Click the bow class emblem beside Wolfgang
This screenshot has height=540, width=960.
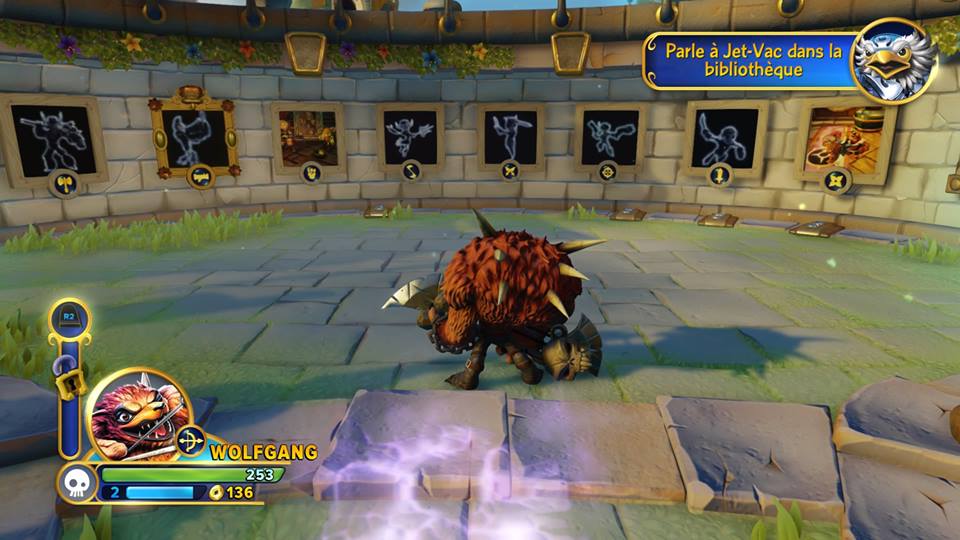coord(190,440)
